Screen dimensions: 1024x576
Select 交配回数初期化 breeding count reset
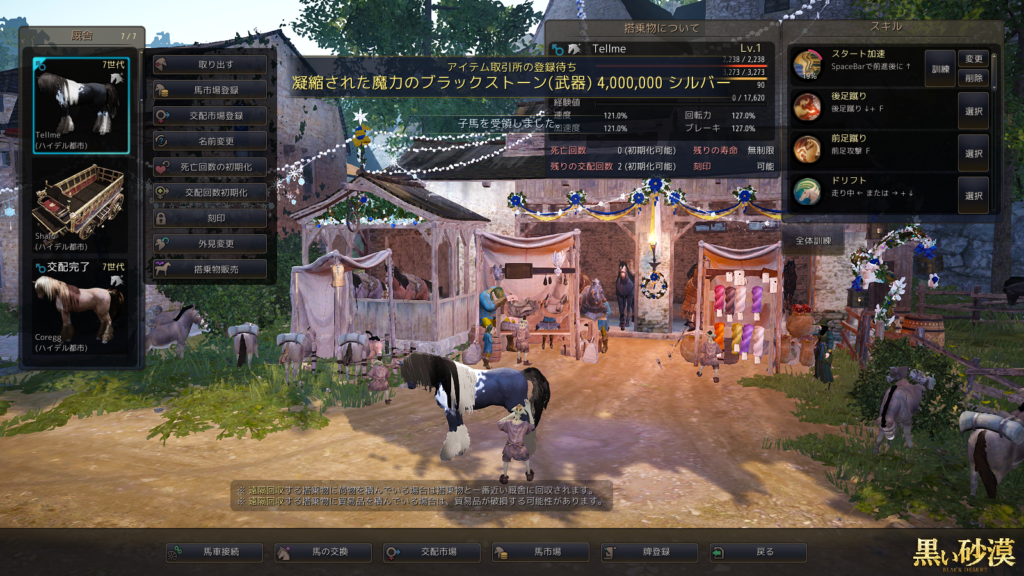click(x=210, y=192)
